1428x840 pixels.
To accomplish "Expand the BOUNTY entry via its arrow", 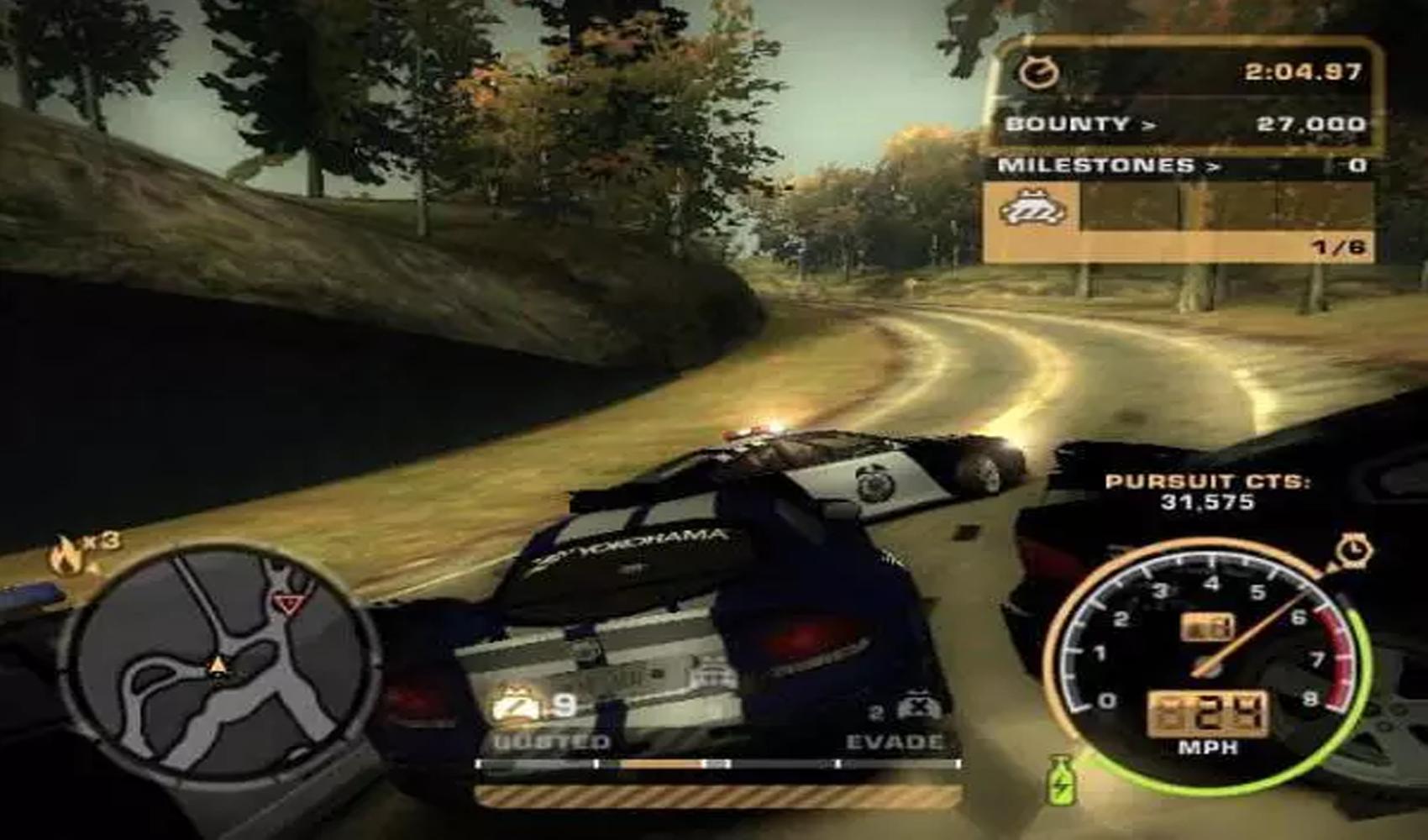I will click(1147, 123).
